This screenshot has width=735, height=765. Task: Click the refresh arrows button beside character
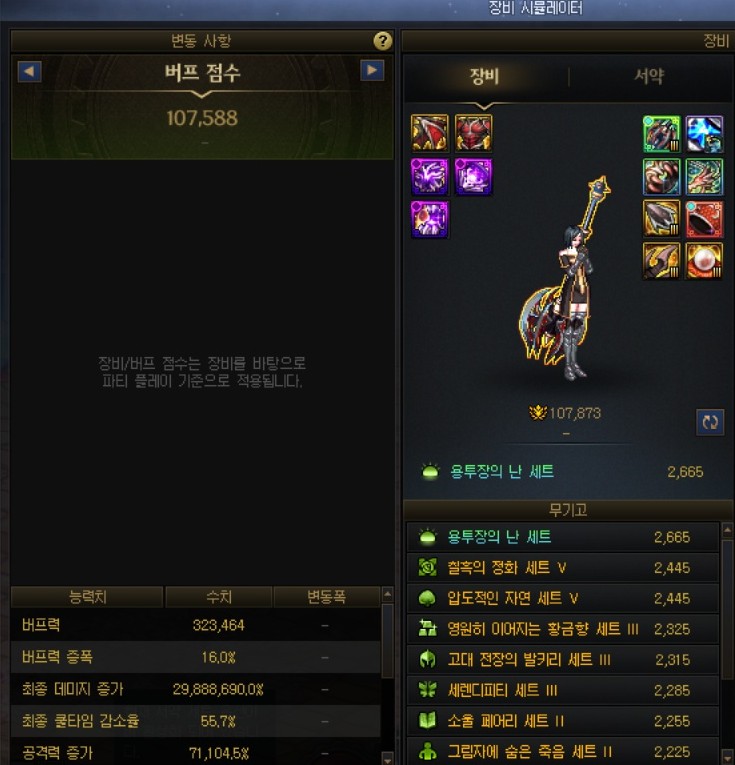pyautogui.click(x=710, y=422)
